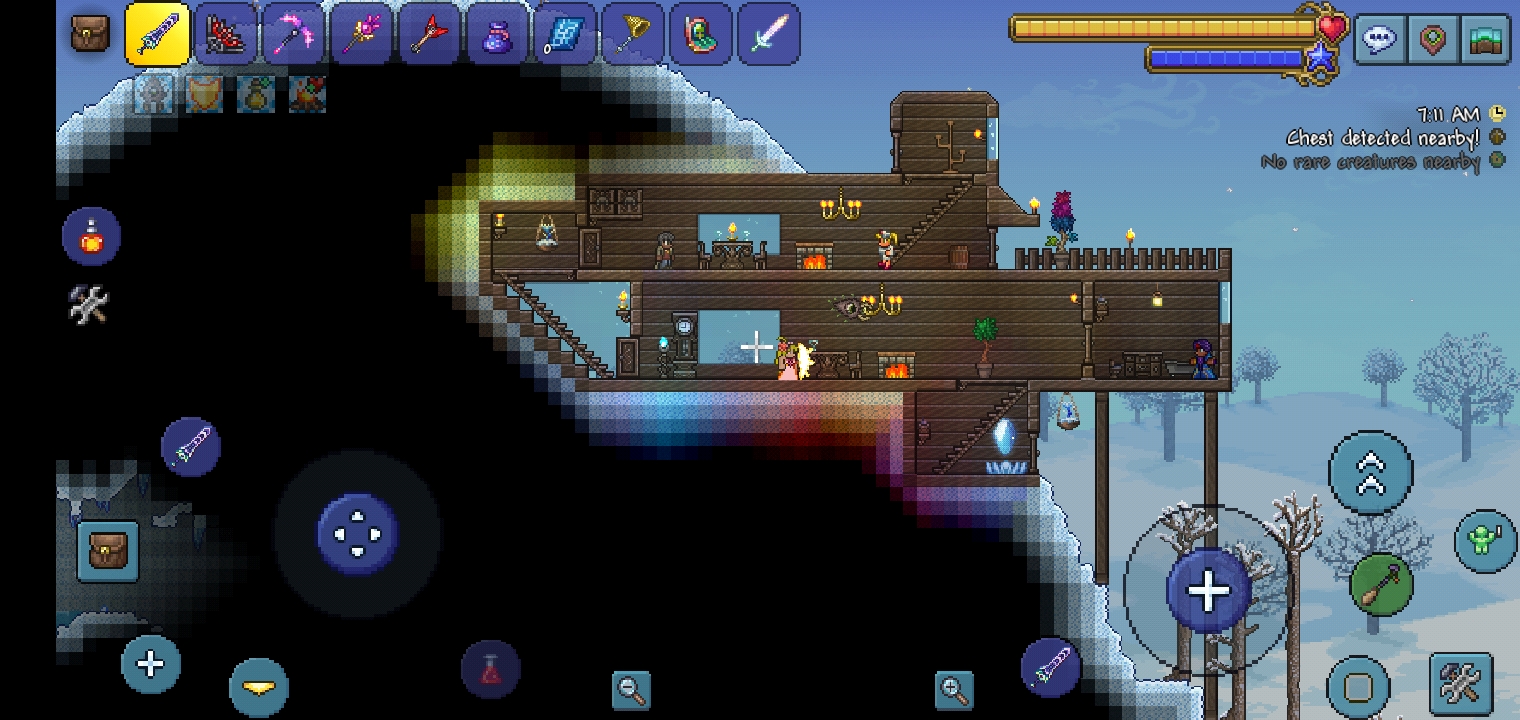Open the crossed tools settings button

pos(1460,683)
